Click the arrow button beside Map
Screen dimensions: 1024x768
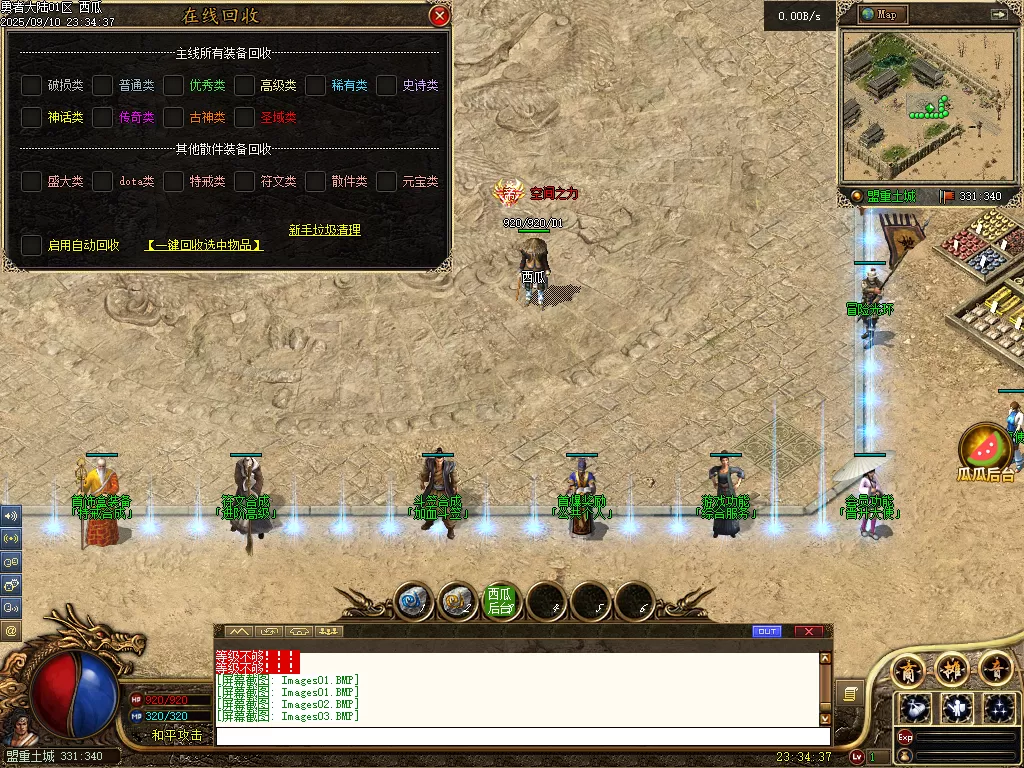click(998, 15)
